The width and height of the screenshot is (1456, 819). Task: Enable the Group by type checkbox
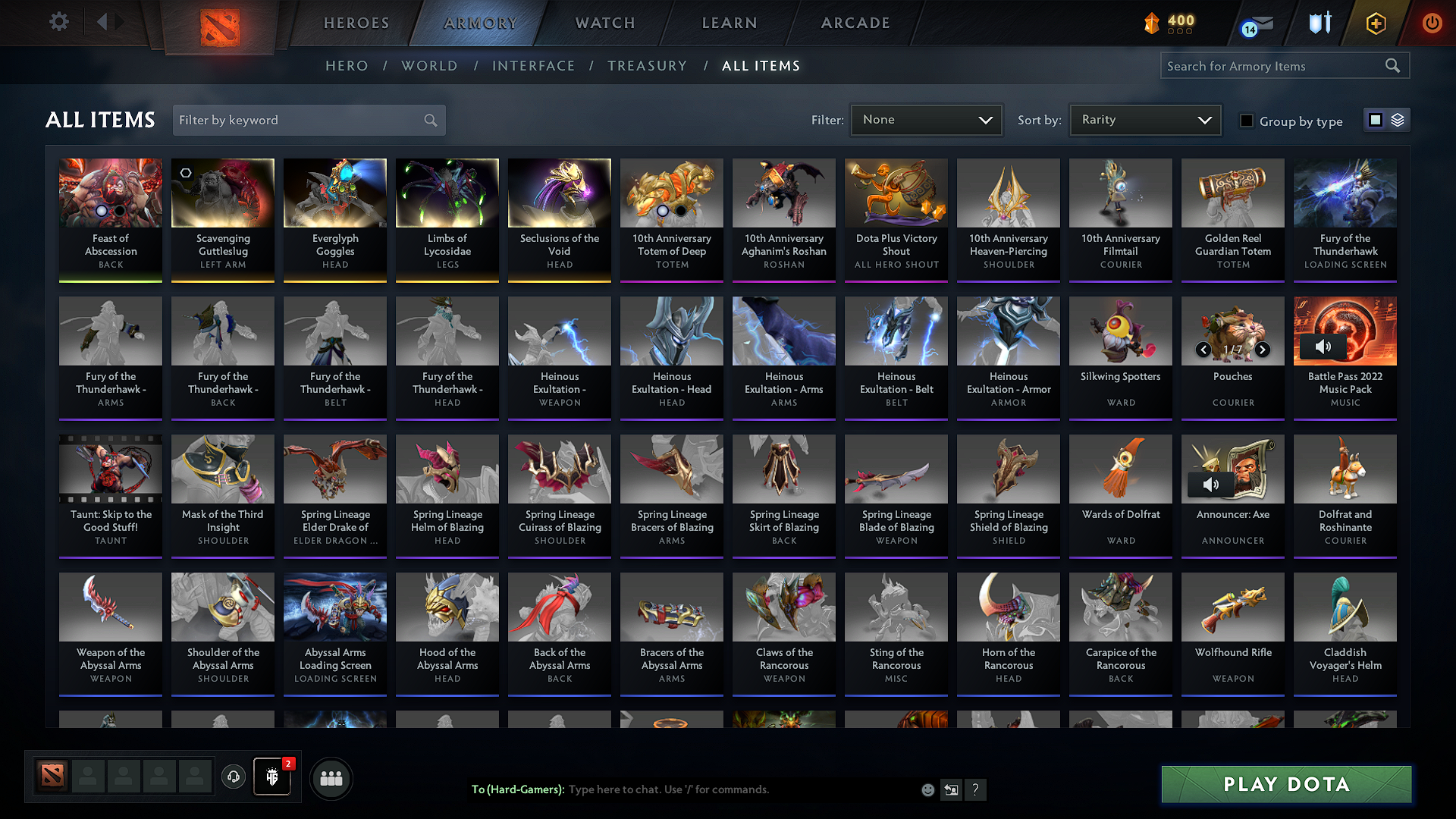coord(1247,120)
